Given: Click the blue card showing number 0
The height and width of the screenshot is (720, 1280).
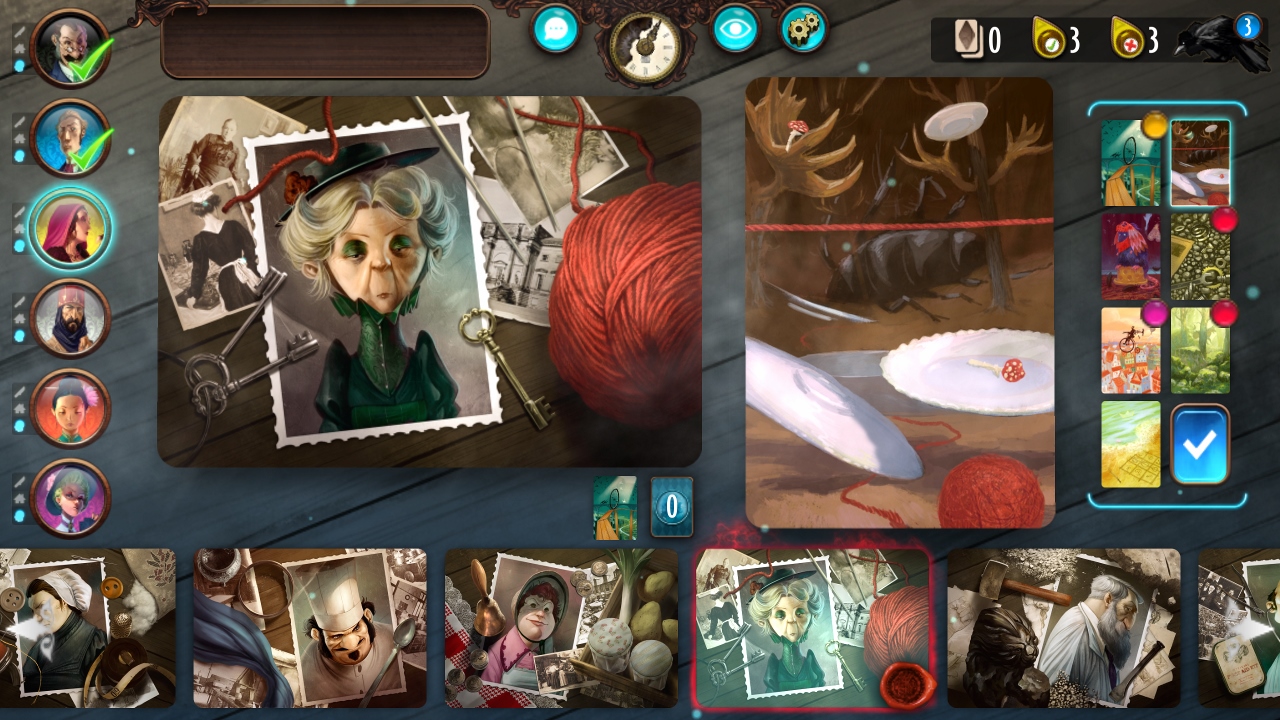Looking at the screenshot, I should 672,506.
